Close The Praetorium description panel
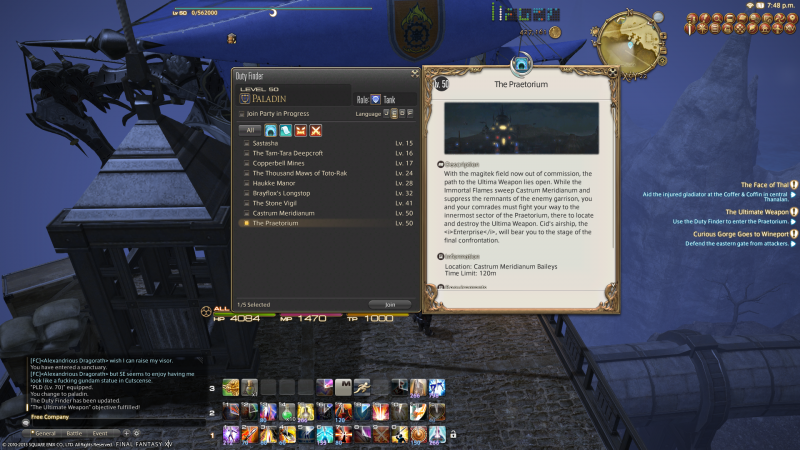Viewport: 800px width, 450px height. (x=611, y=73)
